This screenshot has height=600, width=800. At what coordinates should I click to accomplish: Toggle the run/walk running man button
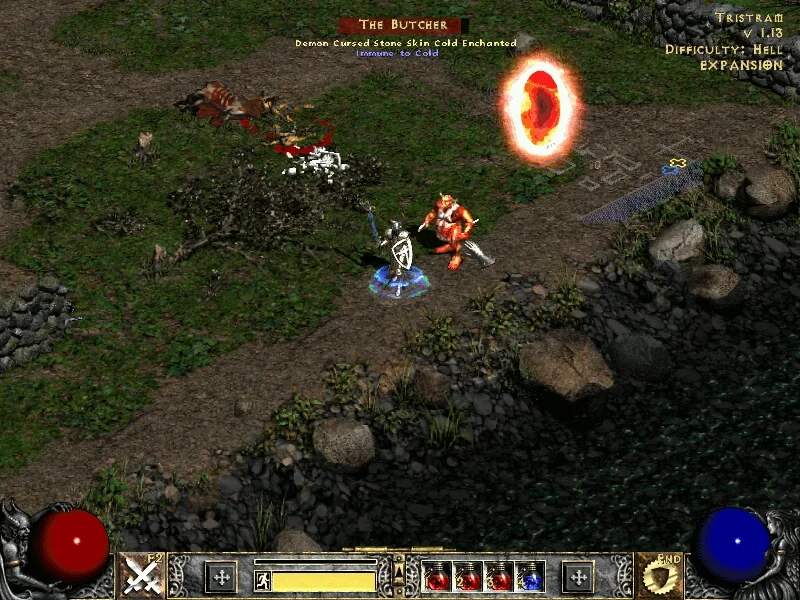click(263, 581)
